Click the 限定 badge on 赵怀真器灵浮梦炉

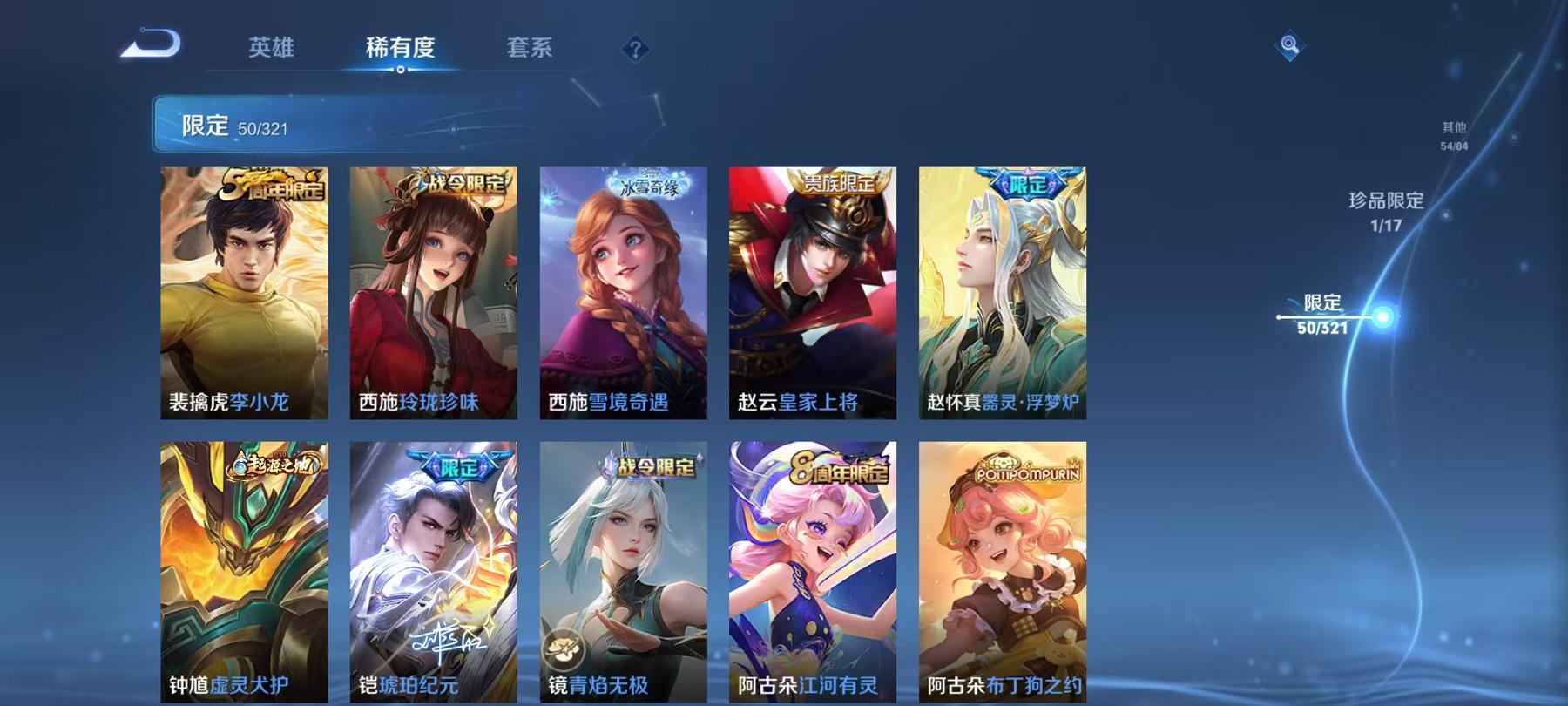pos(1028,185)
